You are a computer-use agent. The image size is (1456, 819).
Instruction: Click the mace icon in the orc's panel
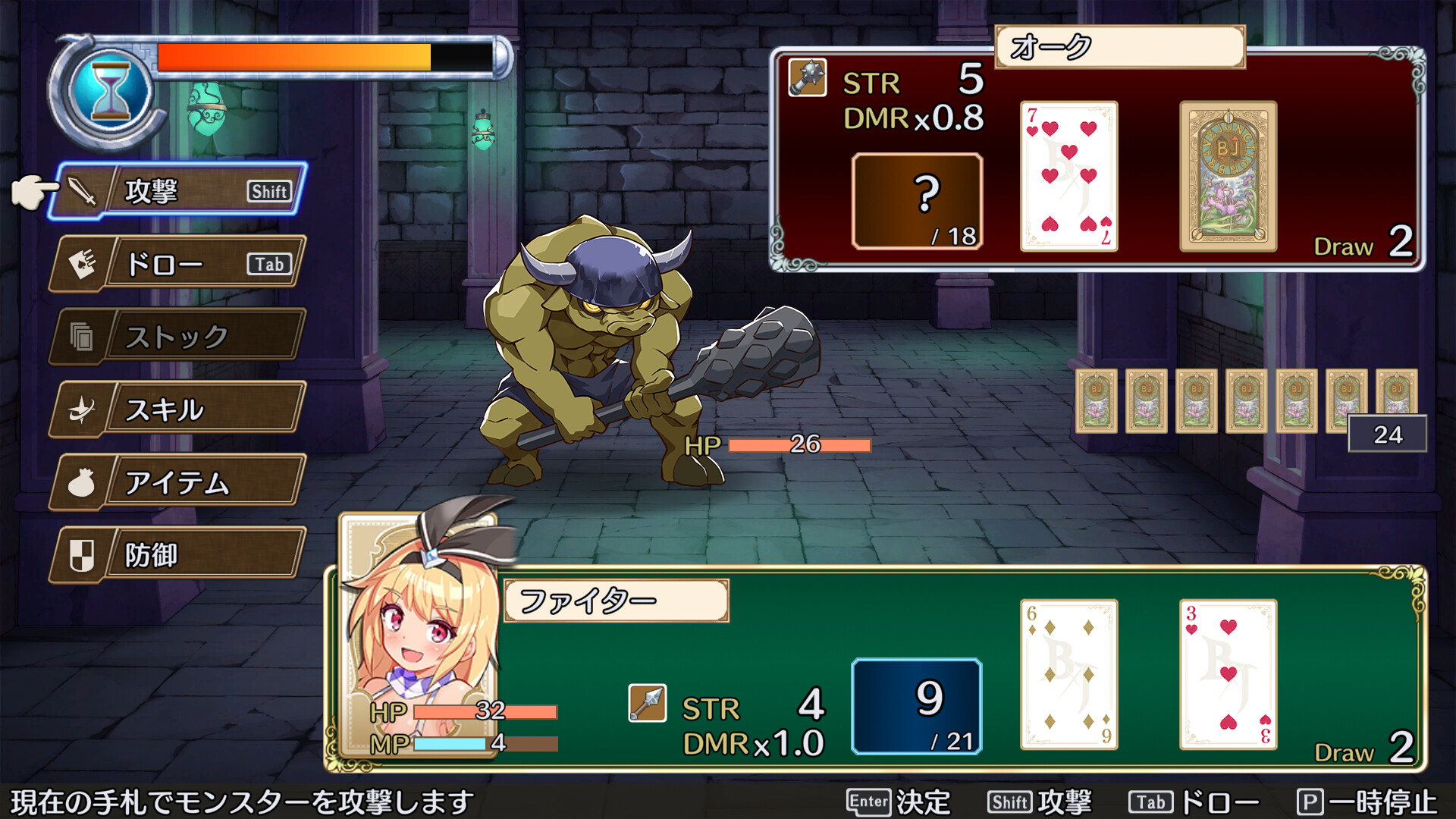click(x=806, y=79)
